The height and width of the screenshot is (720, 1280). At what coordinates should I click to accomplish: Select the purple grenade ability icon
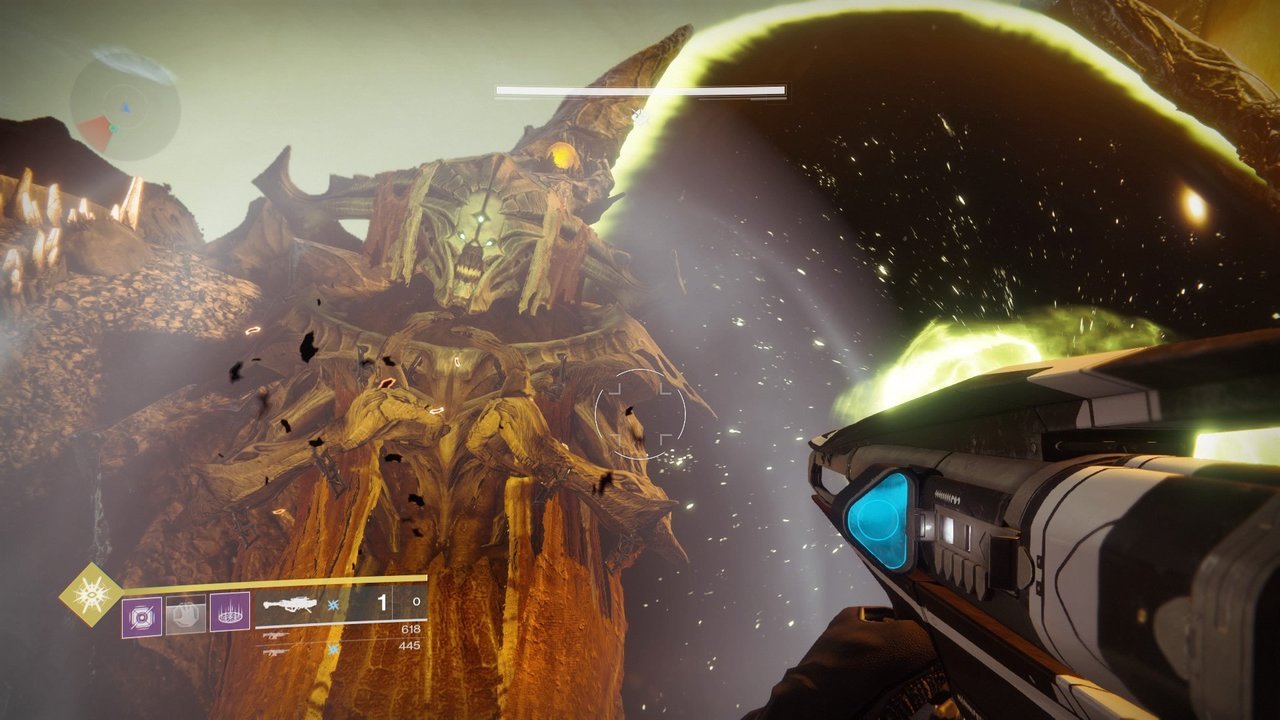coord(141,615)
